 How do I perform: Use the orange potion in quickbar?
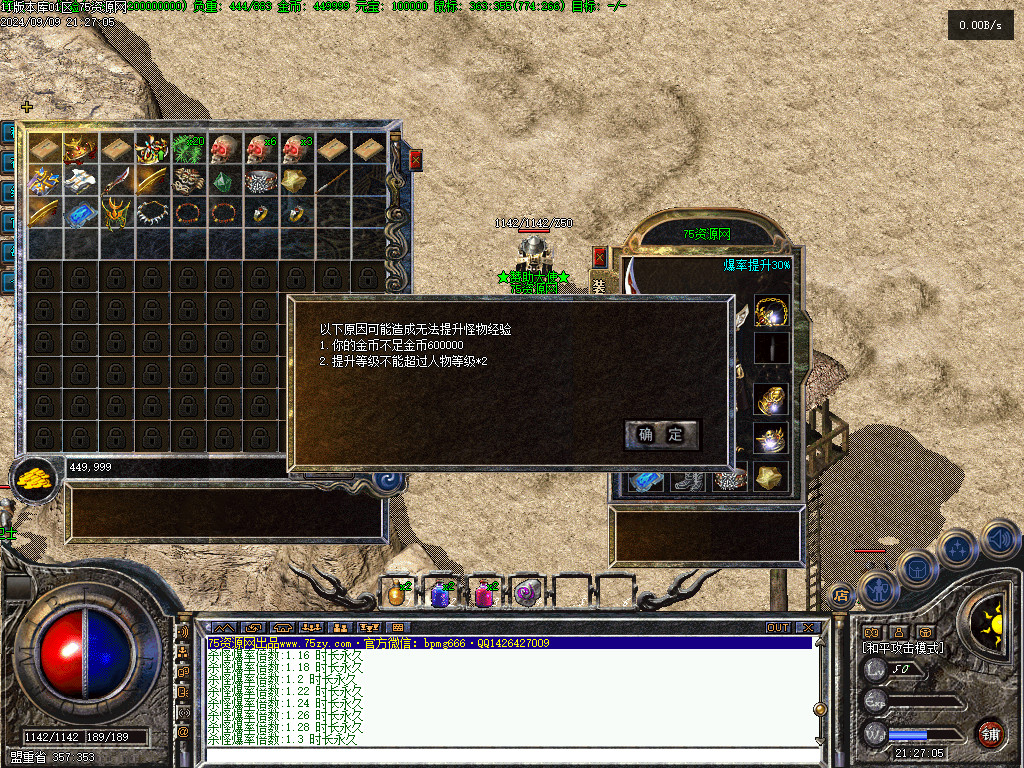pos(397,594)
